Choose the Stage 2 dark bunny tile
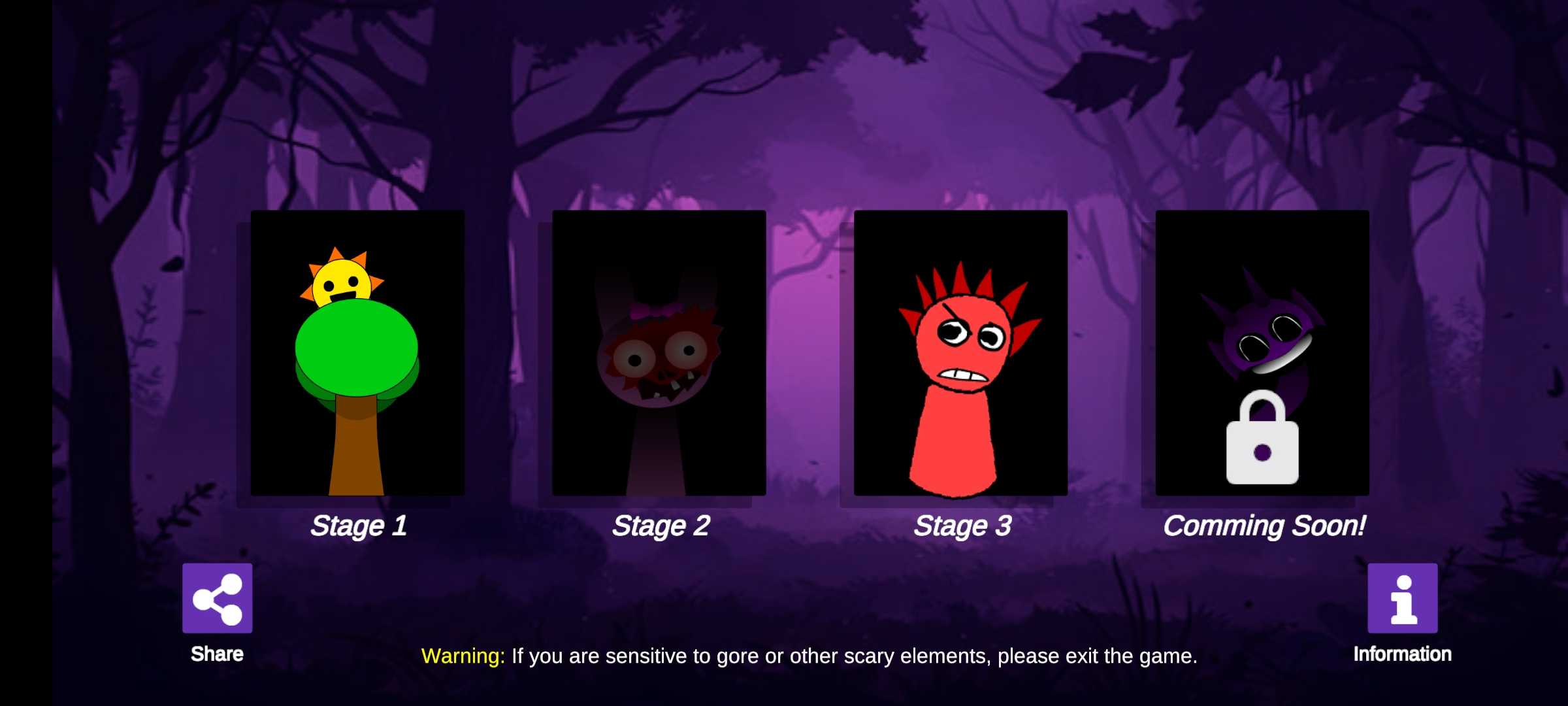The width and height of the screenshot is (1568, 706). pyautogui.click(x=659, y=353)
